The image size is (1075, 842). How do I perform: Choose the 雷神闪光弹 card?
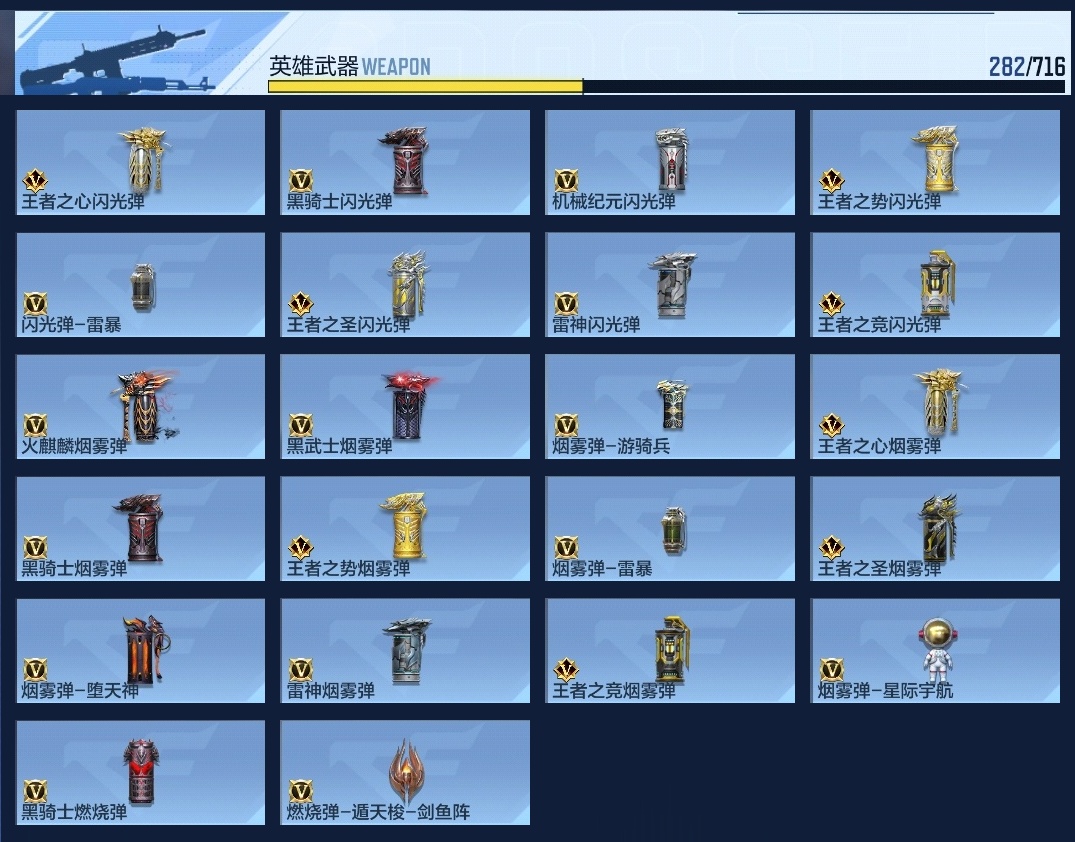(670, 285)
